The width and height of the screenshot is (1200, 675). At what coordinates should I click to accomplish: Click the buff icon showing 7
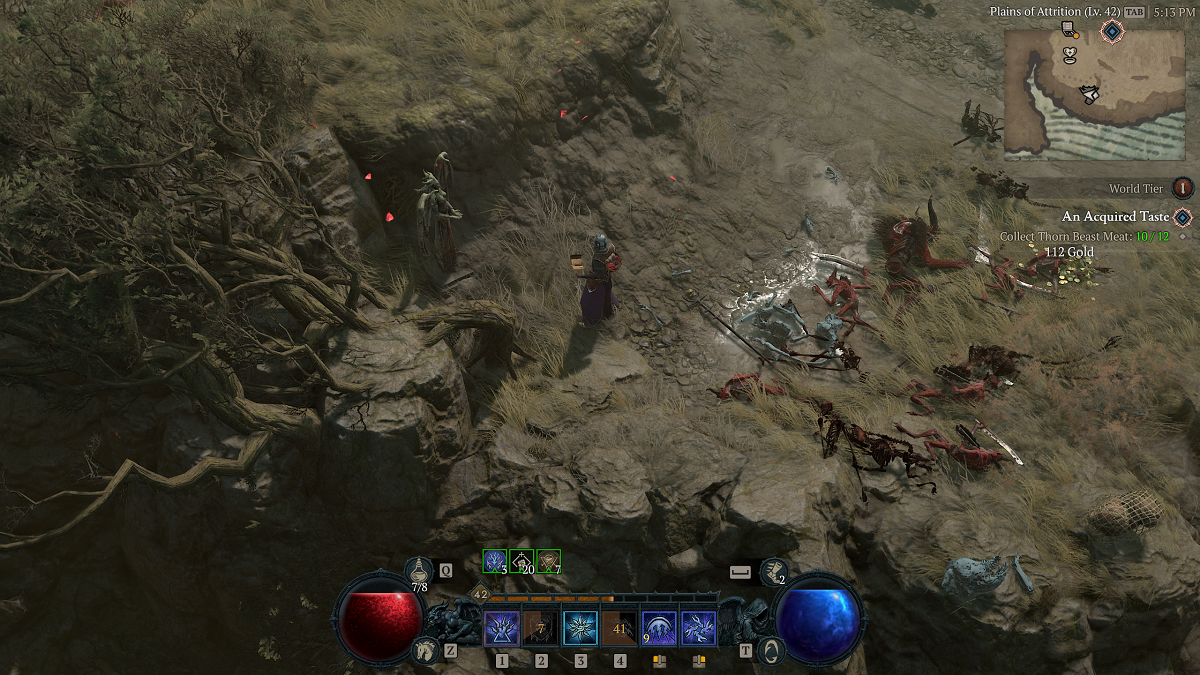[549, 561]
